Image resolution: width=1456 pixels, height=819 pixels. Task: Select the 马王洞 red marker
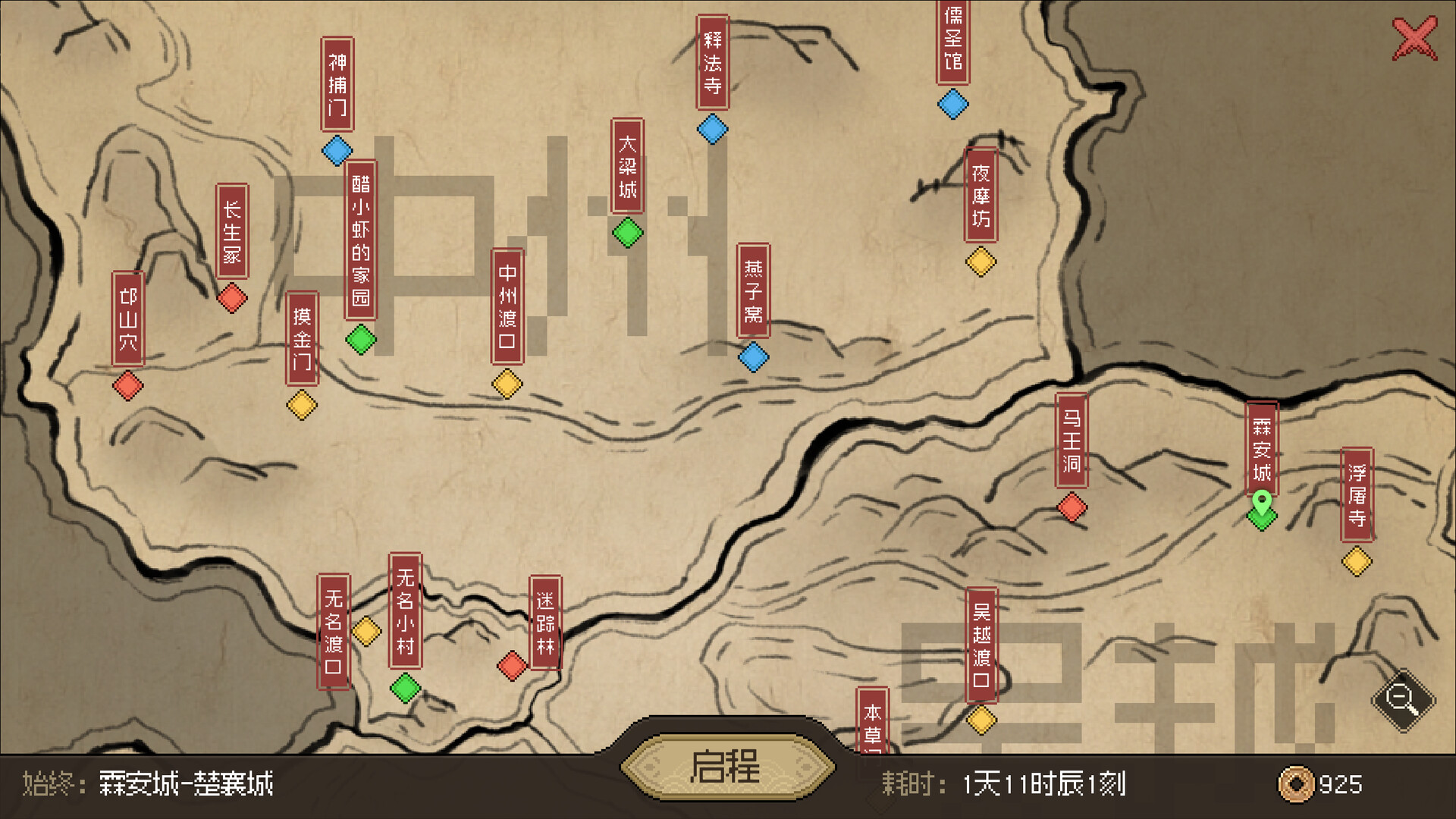[x=1072, y=507]
